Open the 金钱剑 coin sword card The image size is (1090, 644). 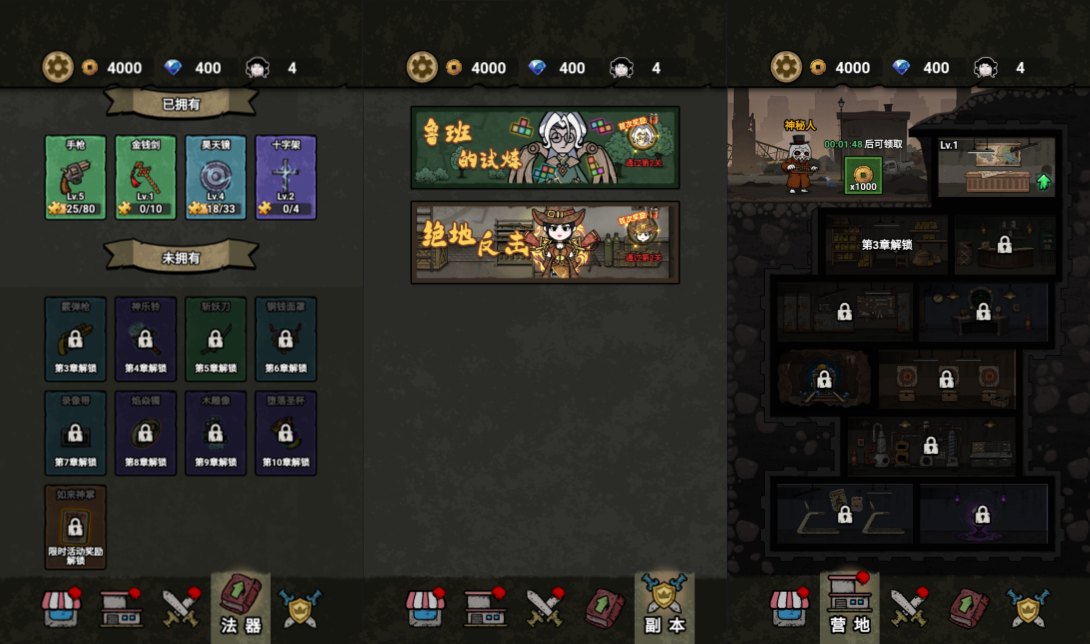[145, 177]
